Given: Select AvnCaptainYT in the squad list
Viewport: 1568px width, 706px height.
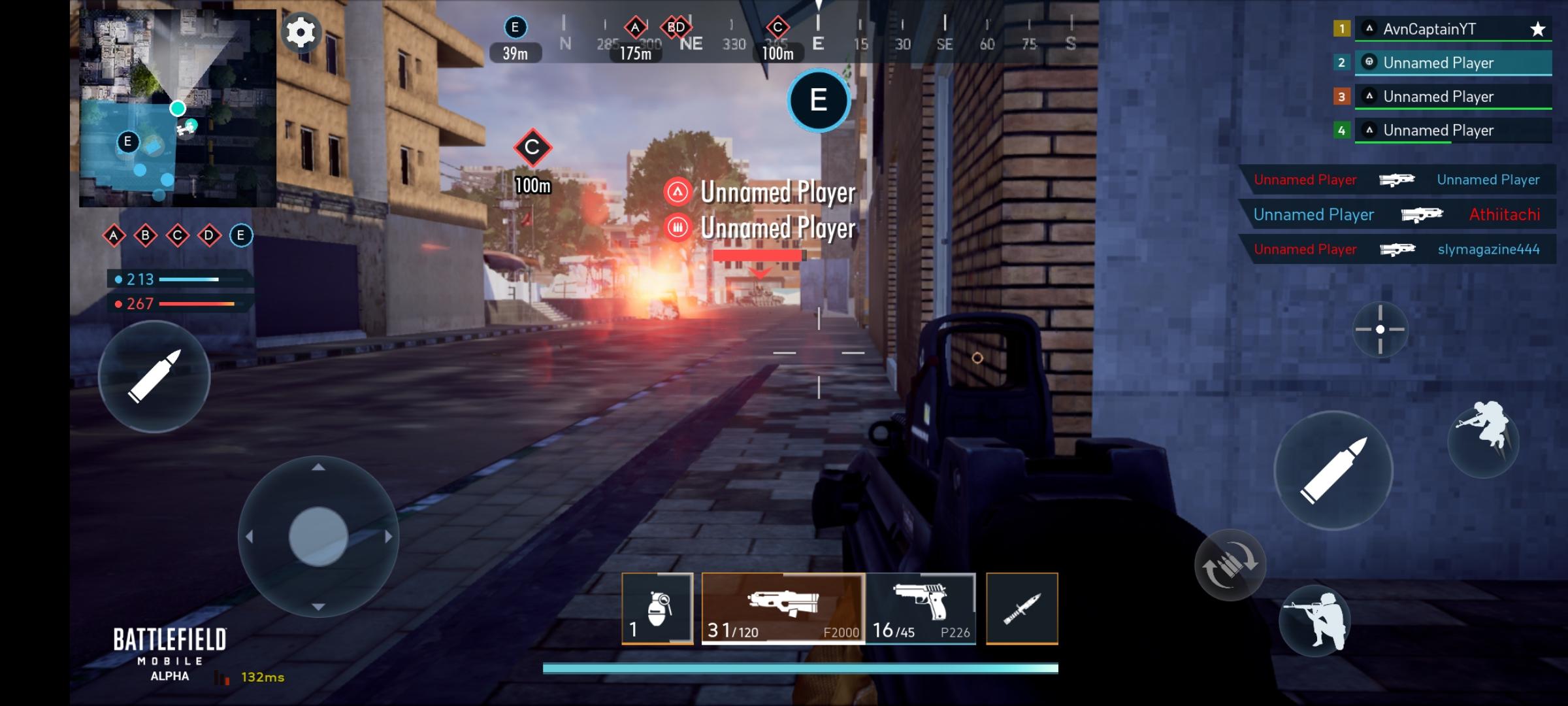Looking at the screenshot, I should [1453, 29].
